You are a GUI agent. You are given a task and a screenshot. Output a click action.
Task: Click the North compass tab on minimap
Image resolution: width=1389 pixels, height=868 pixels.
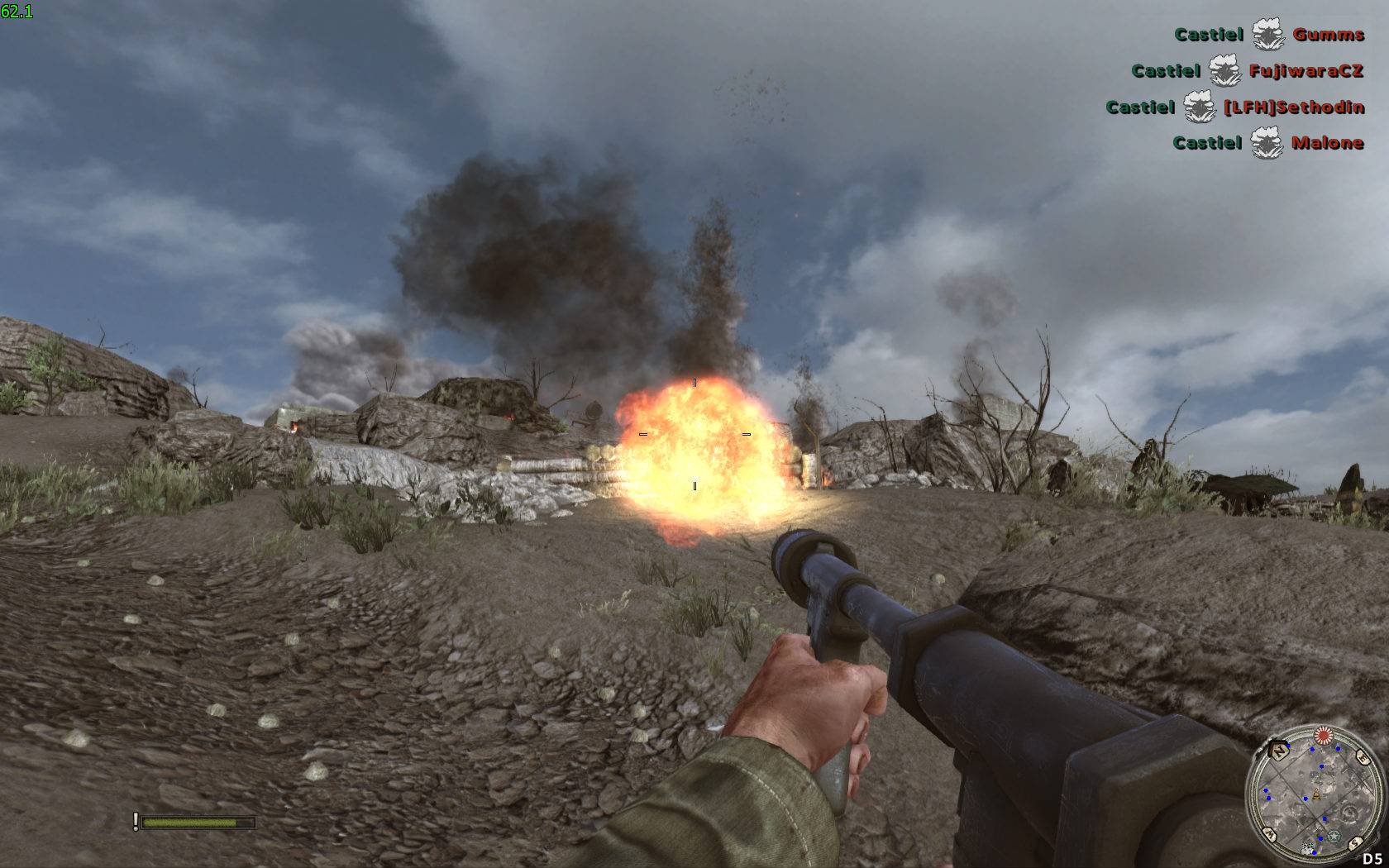tap(1277, 752)
